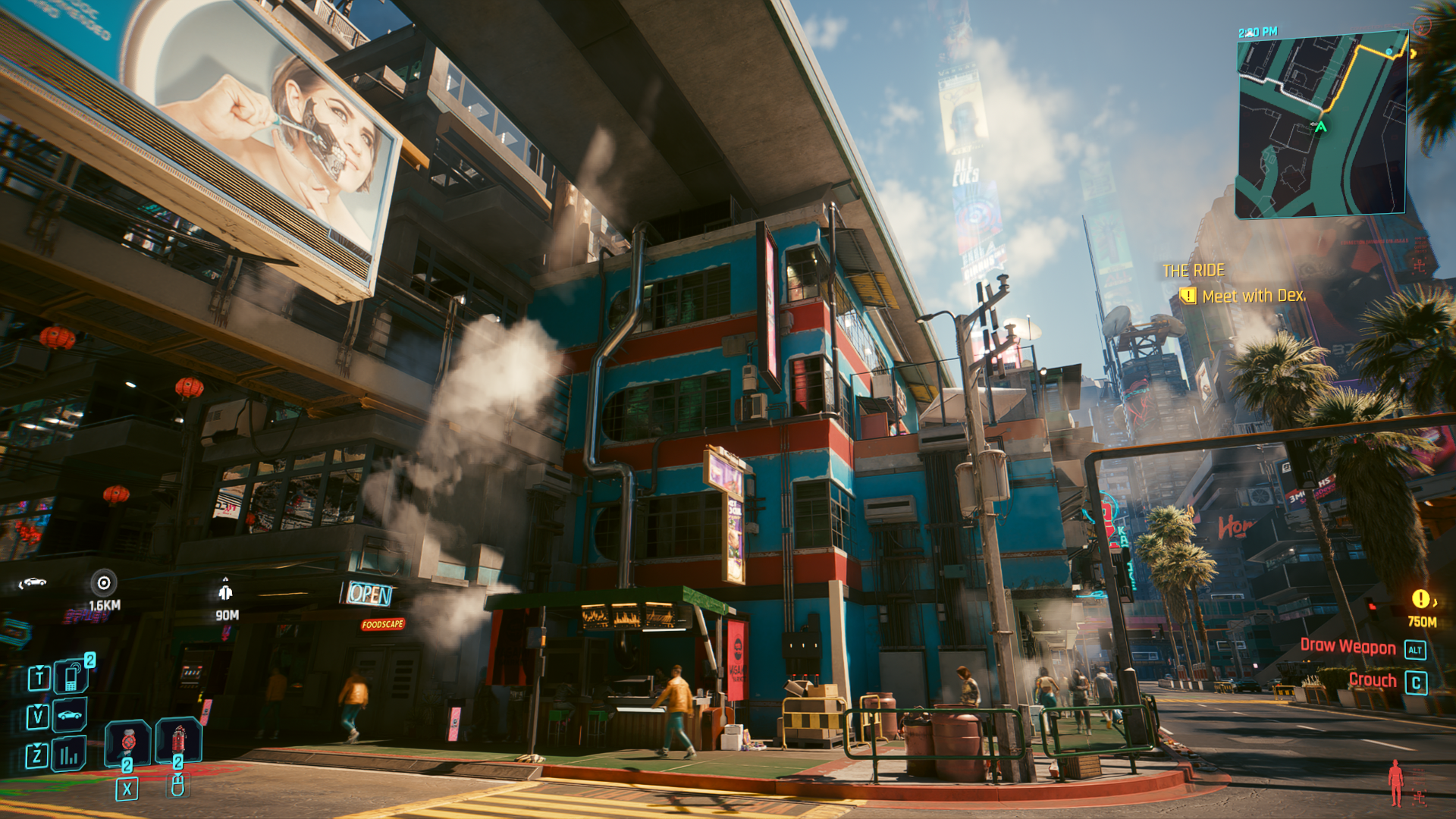
Task: Select the red grenade slot
Action: [x=178, y=739]
